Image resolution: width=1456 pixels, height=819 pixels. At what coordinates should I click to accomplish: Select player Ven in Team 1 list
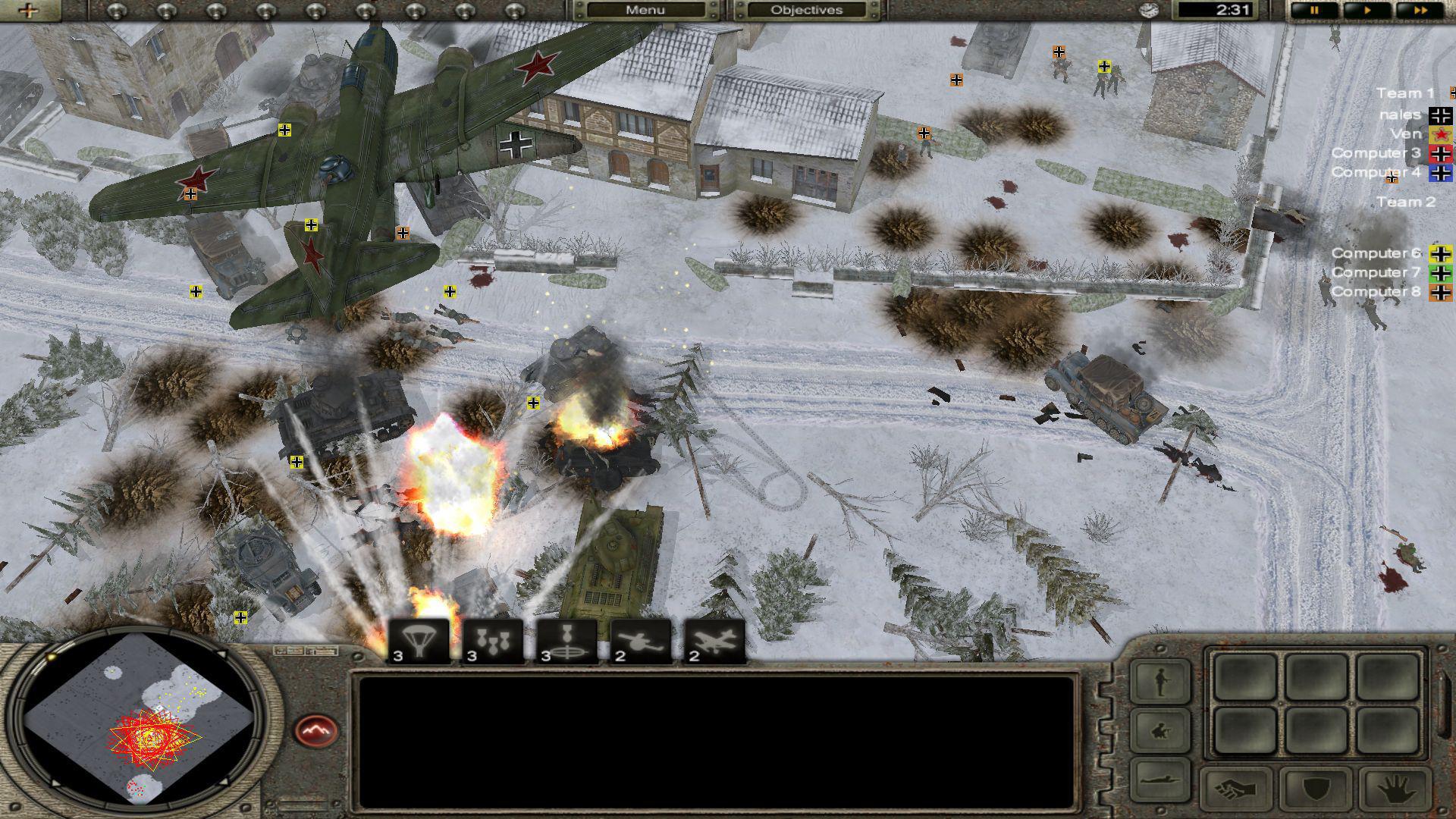tap(1405, 132)
